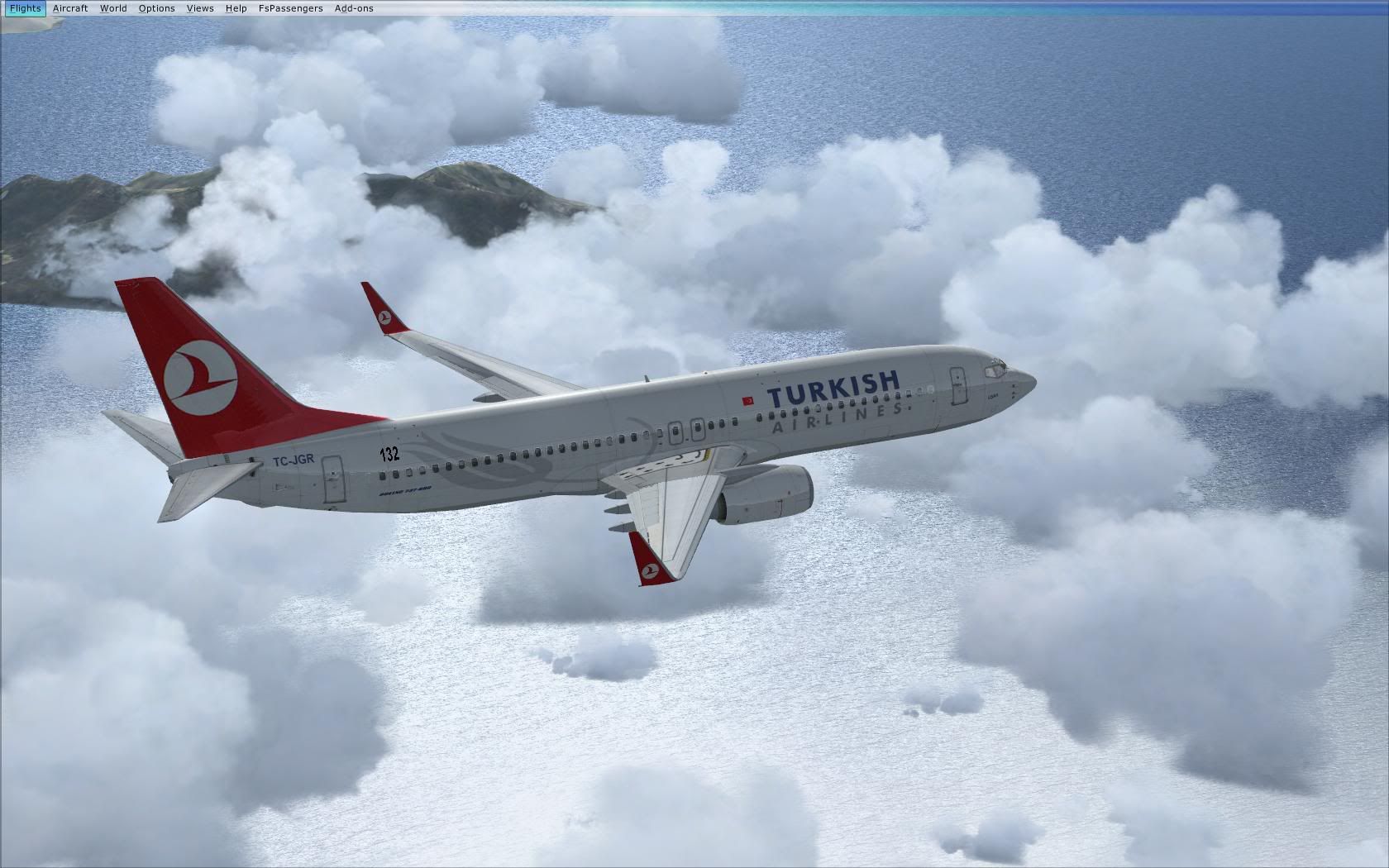Expand the Add-ons menu
Viewport: 1389px width, 868px height.
click(x=354, y=8)
